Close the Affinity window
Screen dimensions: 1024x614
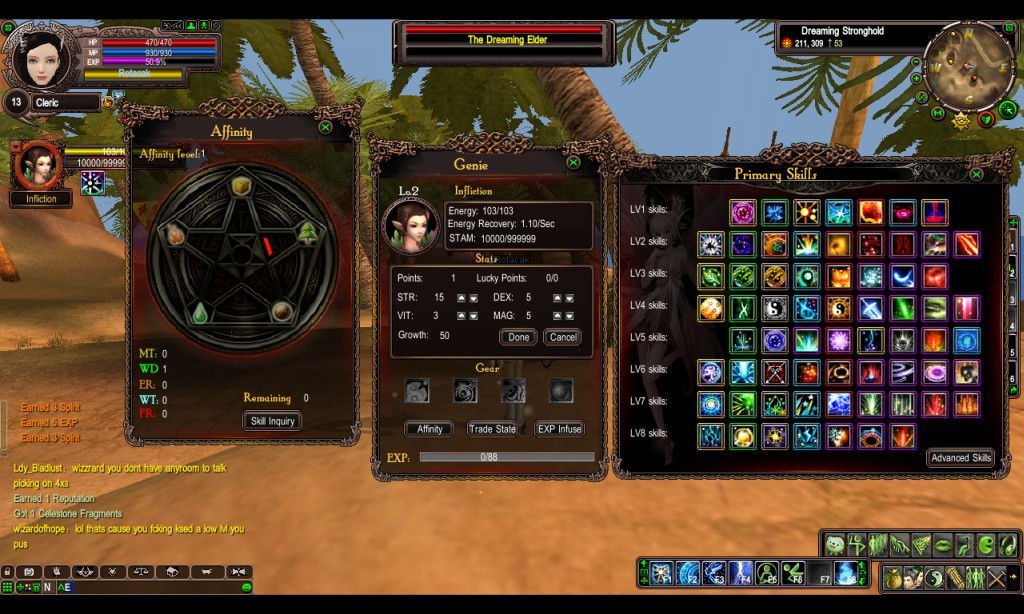(325, 128)
